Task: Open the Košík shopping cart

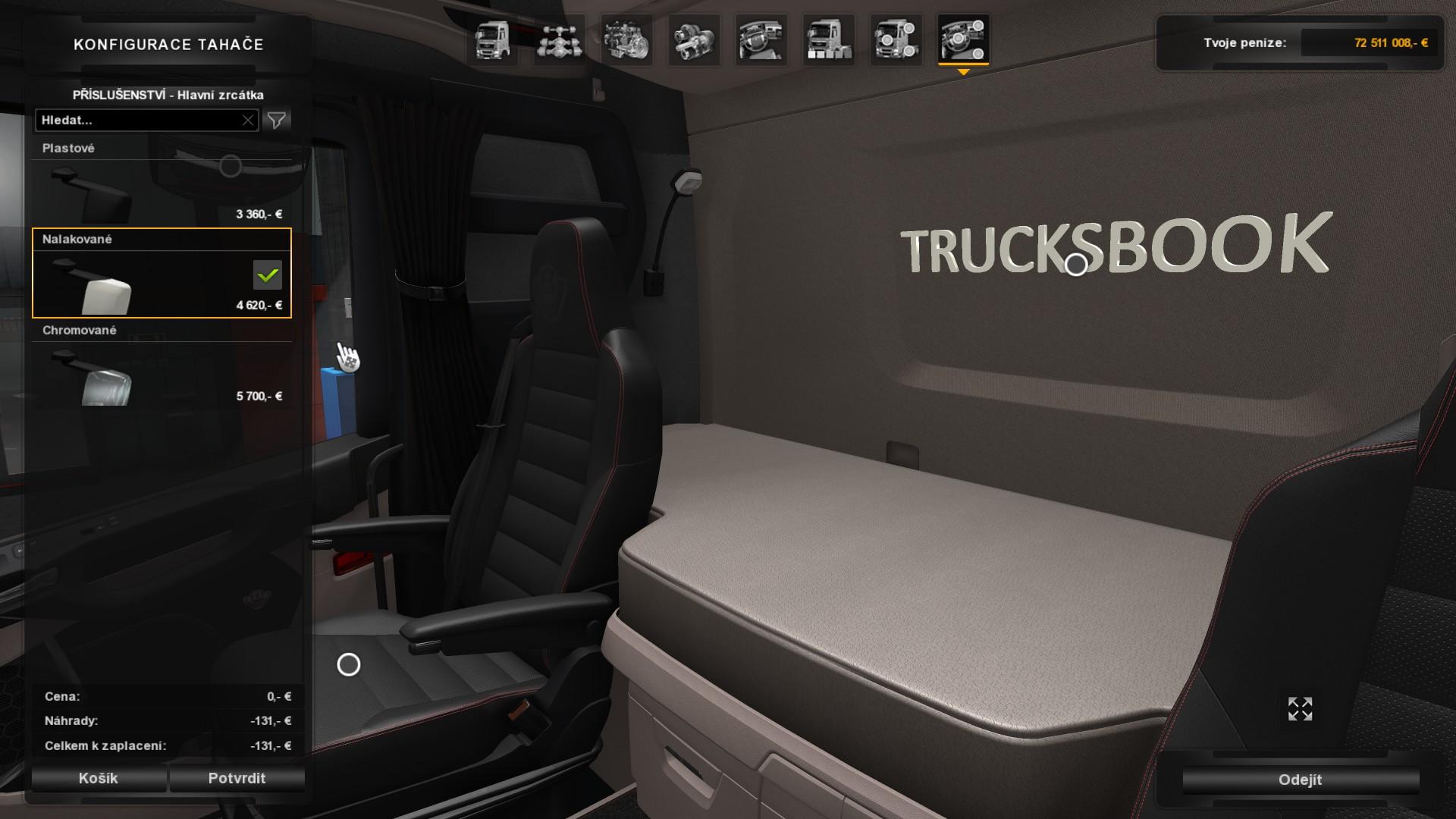Action: tap(99, 778)
